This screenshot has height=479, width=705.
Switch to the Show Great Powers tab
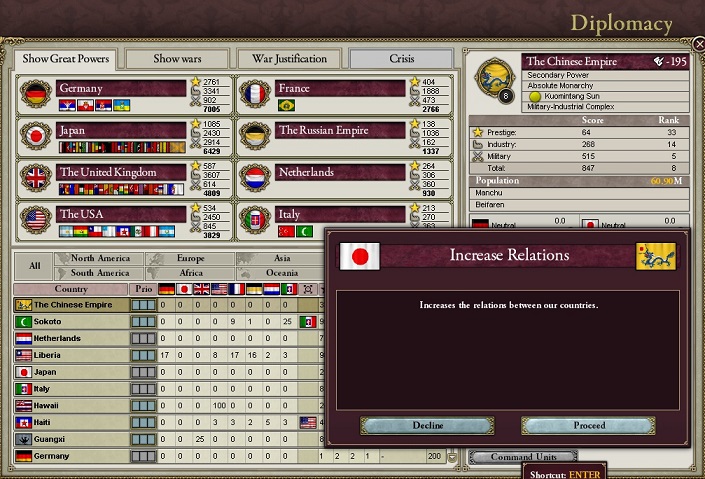point(66,59)
